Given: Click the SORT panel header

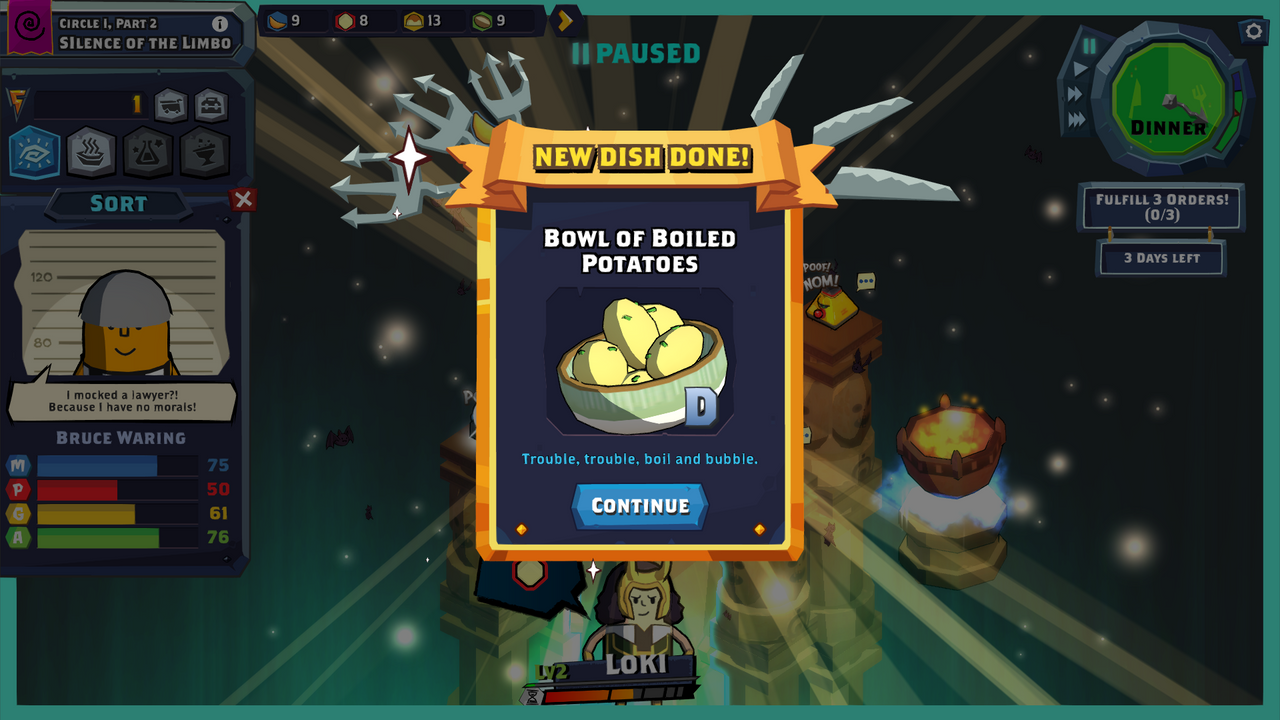Looking at the screenshot, I should [119, 203].
